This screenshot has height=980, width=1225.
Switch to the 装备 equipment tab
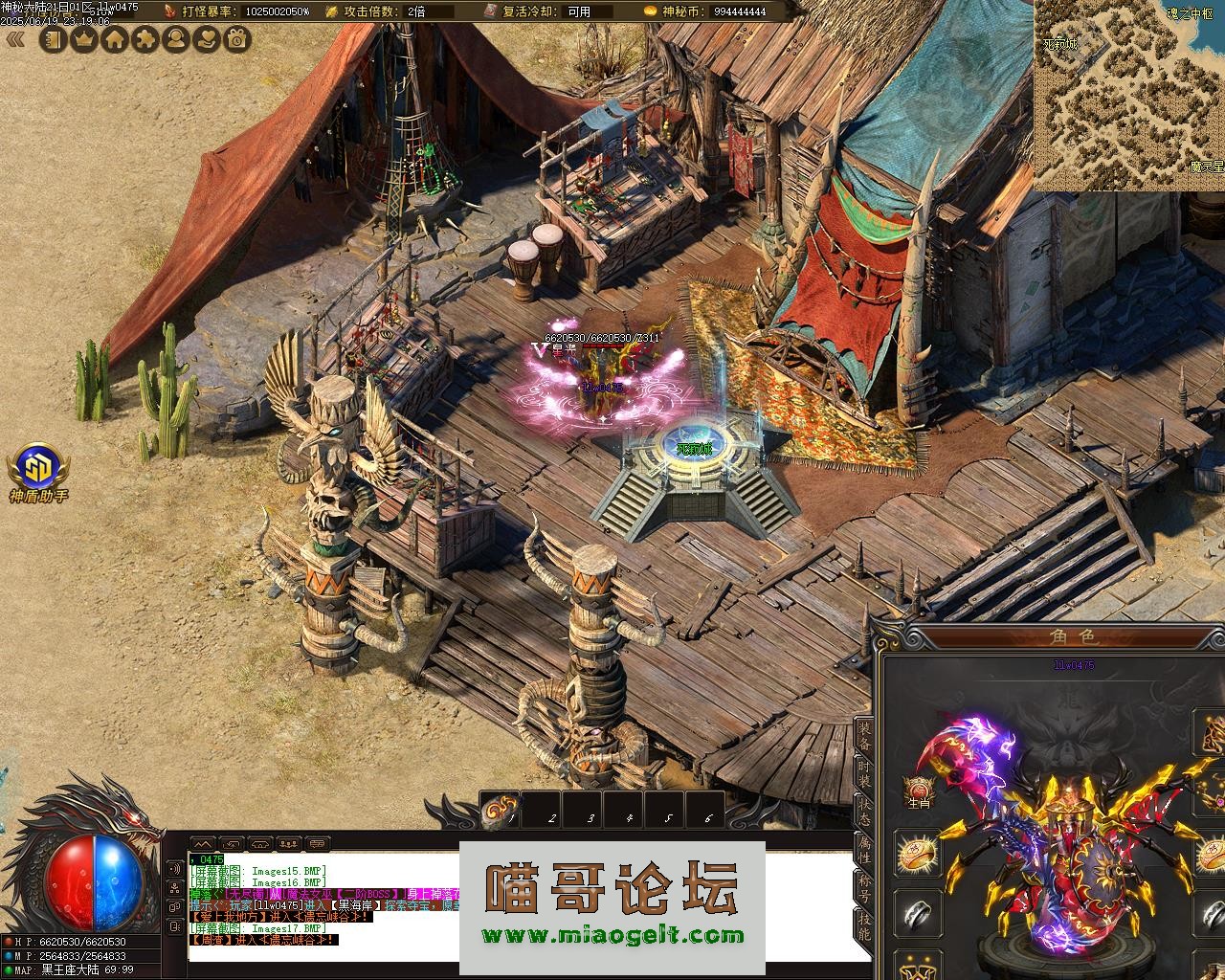tap(863, 735)
